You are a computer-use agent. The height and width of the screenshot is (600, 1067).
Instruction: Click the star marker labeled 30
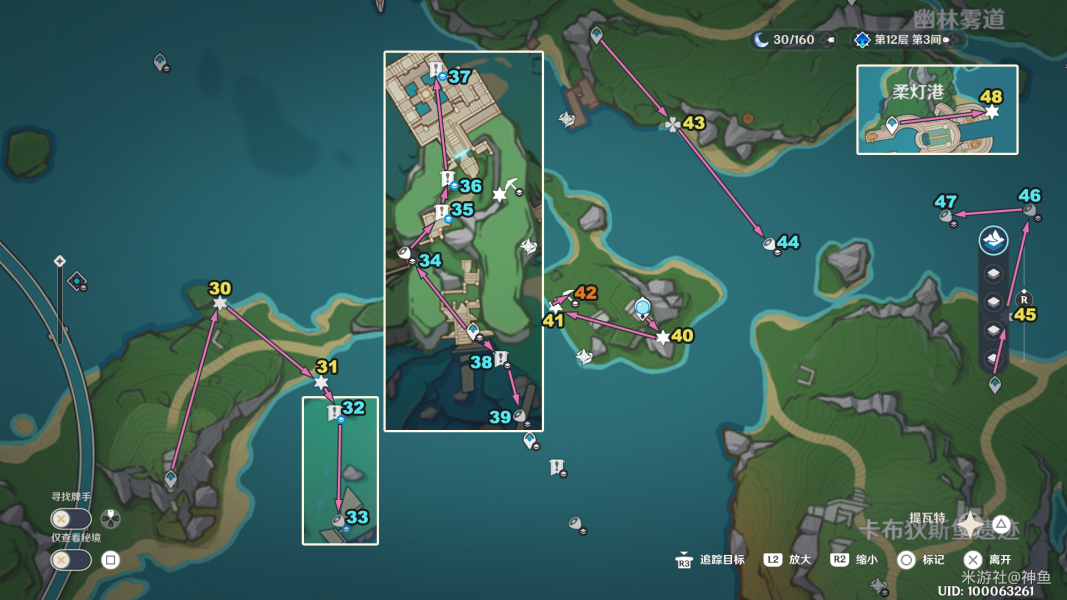[220, 302]
